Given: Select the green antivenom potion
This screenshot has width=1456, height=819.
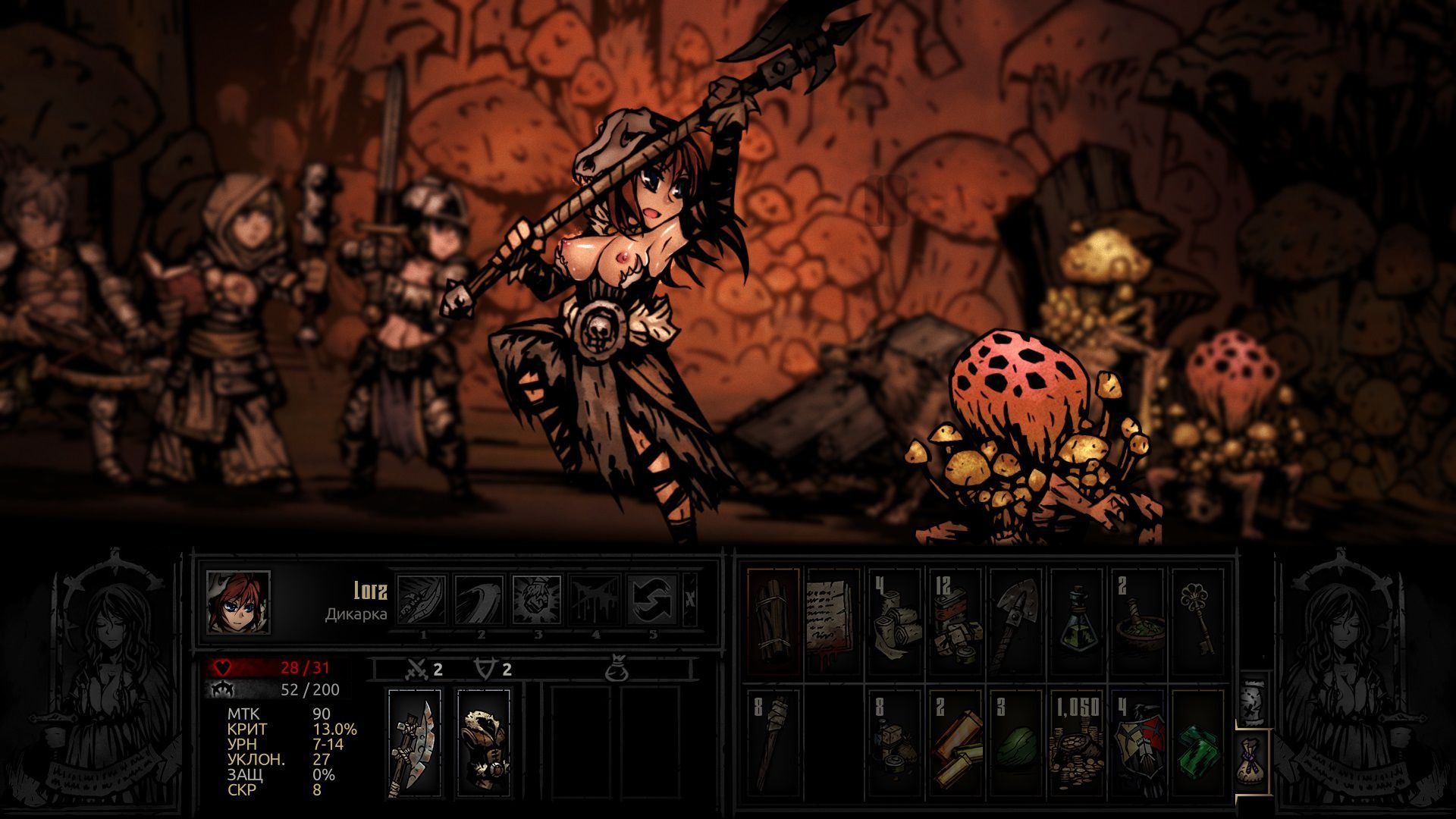Looking at the screenshot, I should (x=1077, y=621).
